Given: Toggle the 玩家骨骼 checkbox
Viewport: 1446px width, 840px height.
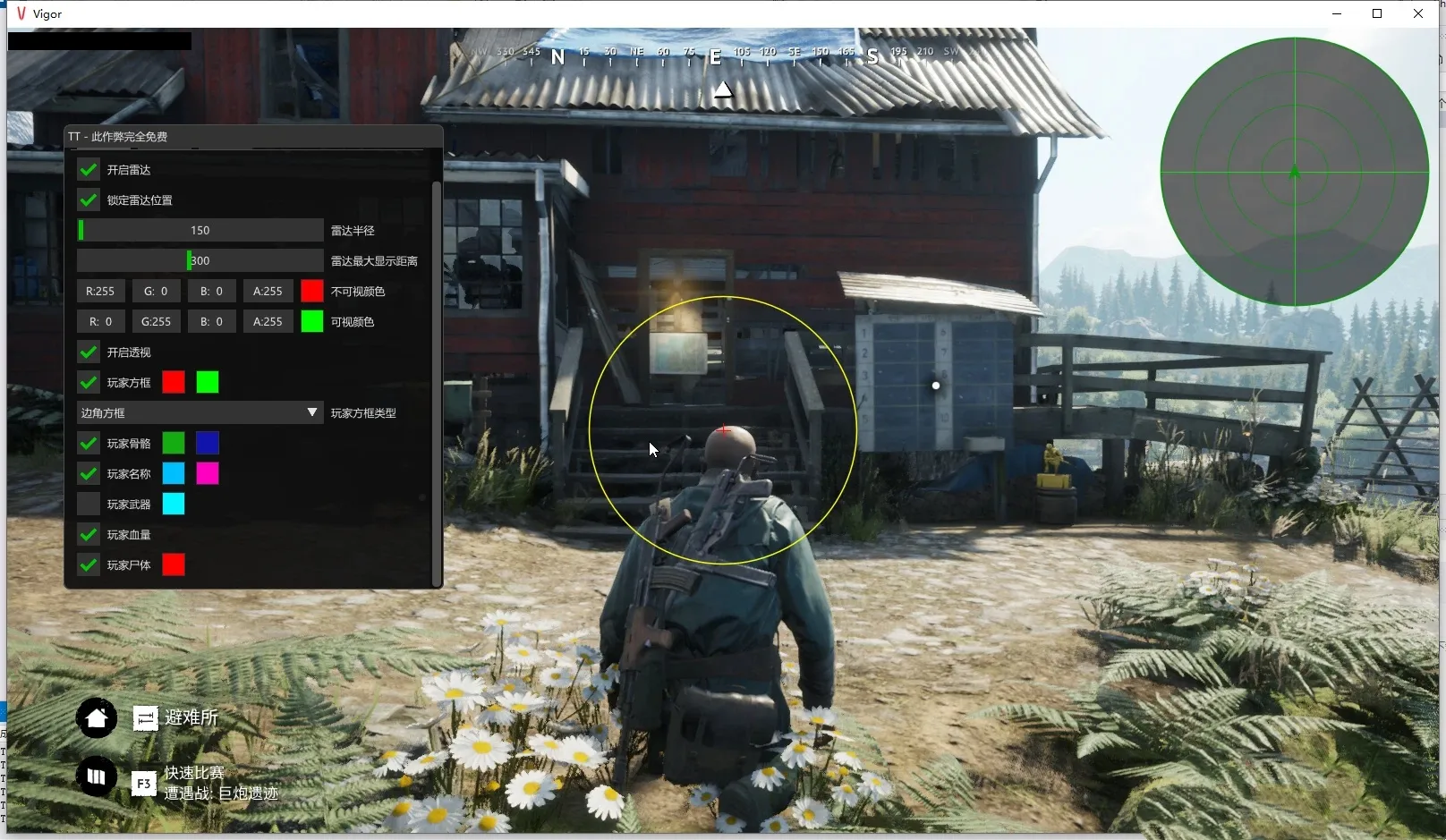Looking at the screenshot, I should point(89,444).
